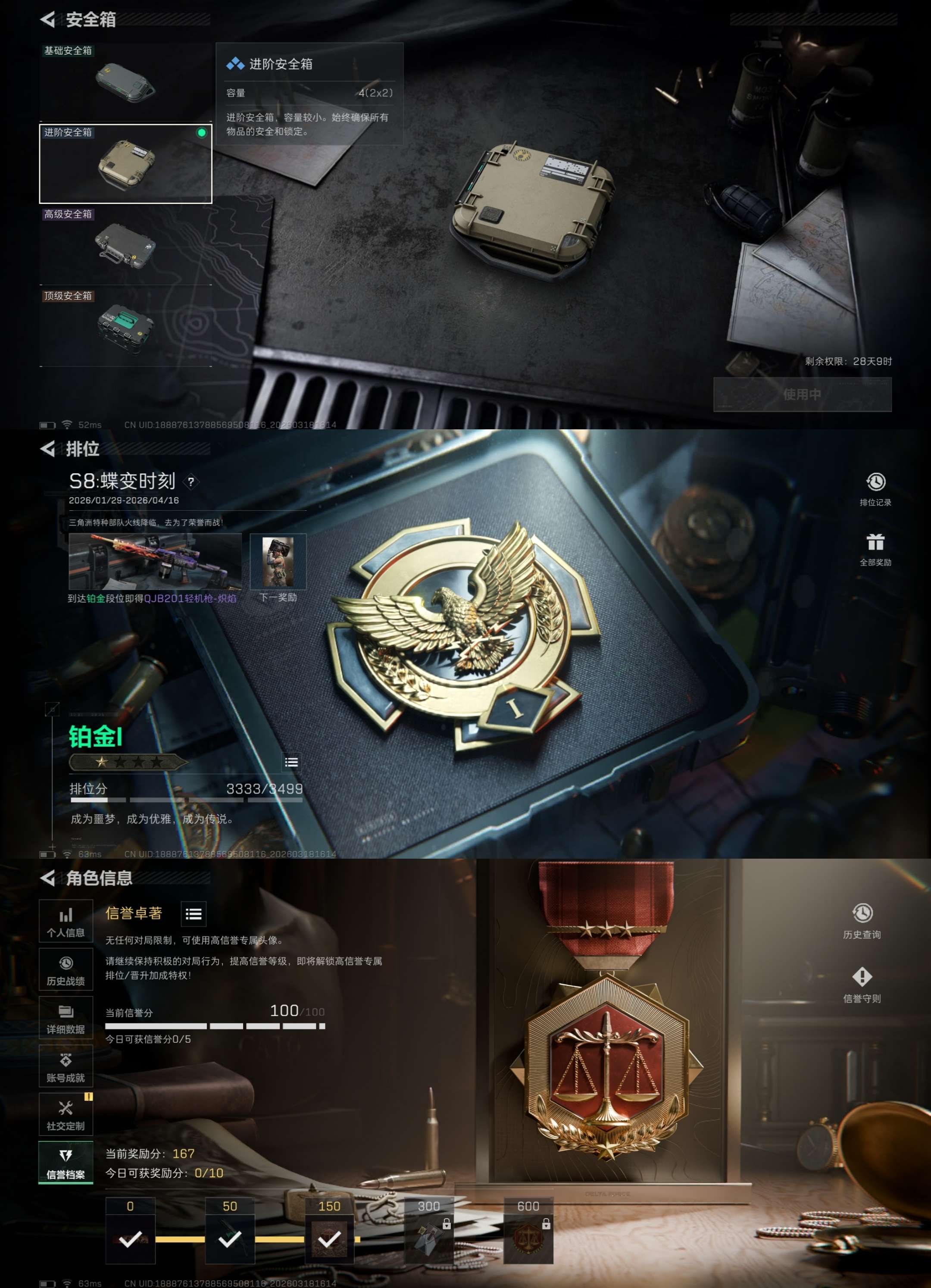Click the question mark beside S8:蝶变时刻
This screenshot has height=1288, width=931.
(191, 483)
